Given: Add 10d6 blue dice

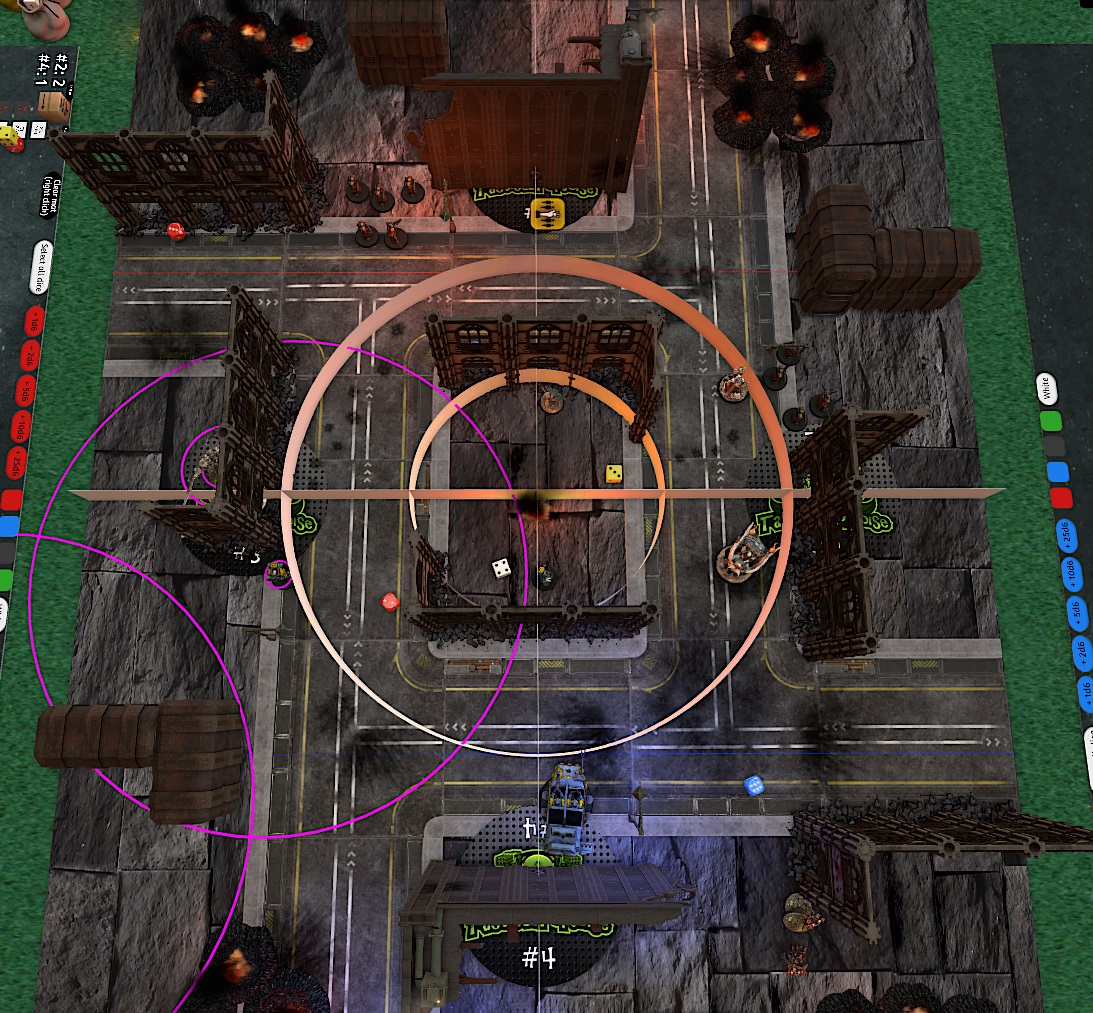Looking at the screenshot, I should point(1070,574).
